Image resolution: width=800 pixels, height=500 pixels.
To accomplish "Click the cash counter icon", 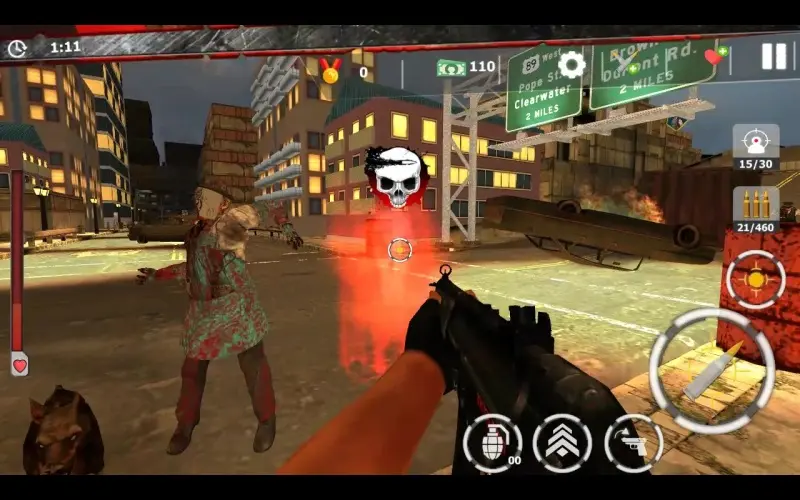I will tap(452, 68).
